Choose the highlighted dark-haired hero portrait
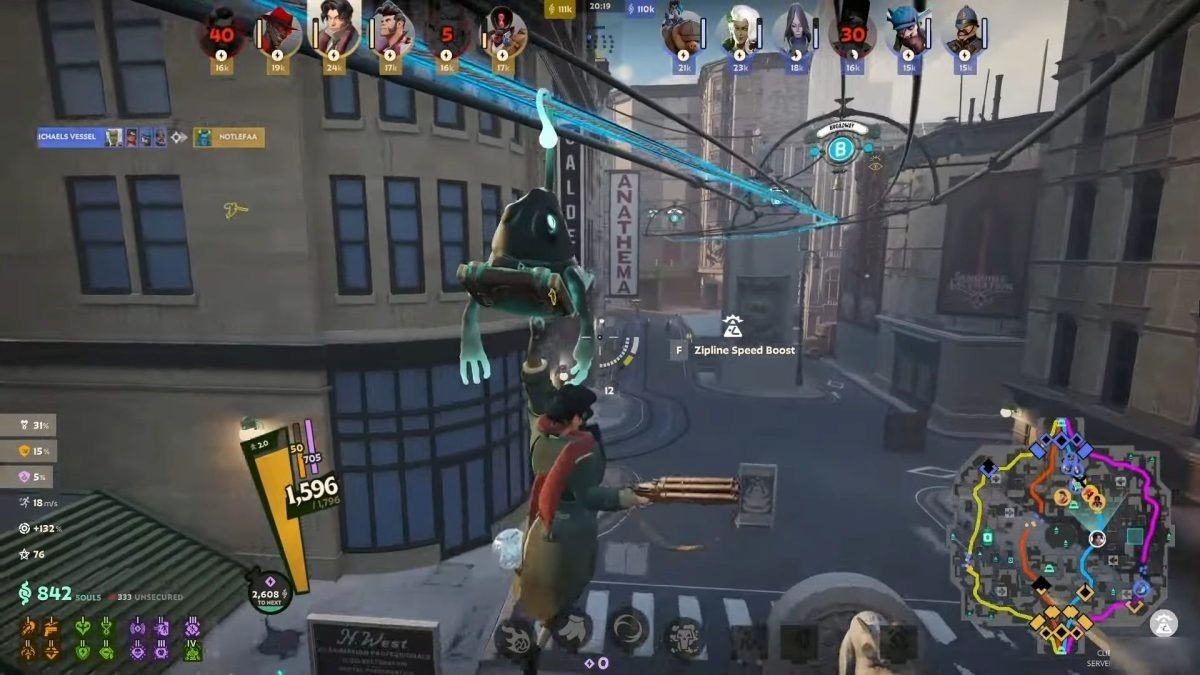Image resolution: width=1200 pixels, height=675 pixels. click(x=335, y=30)
